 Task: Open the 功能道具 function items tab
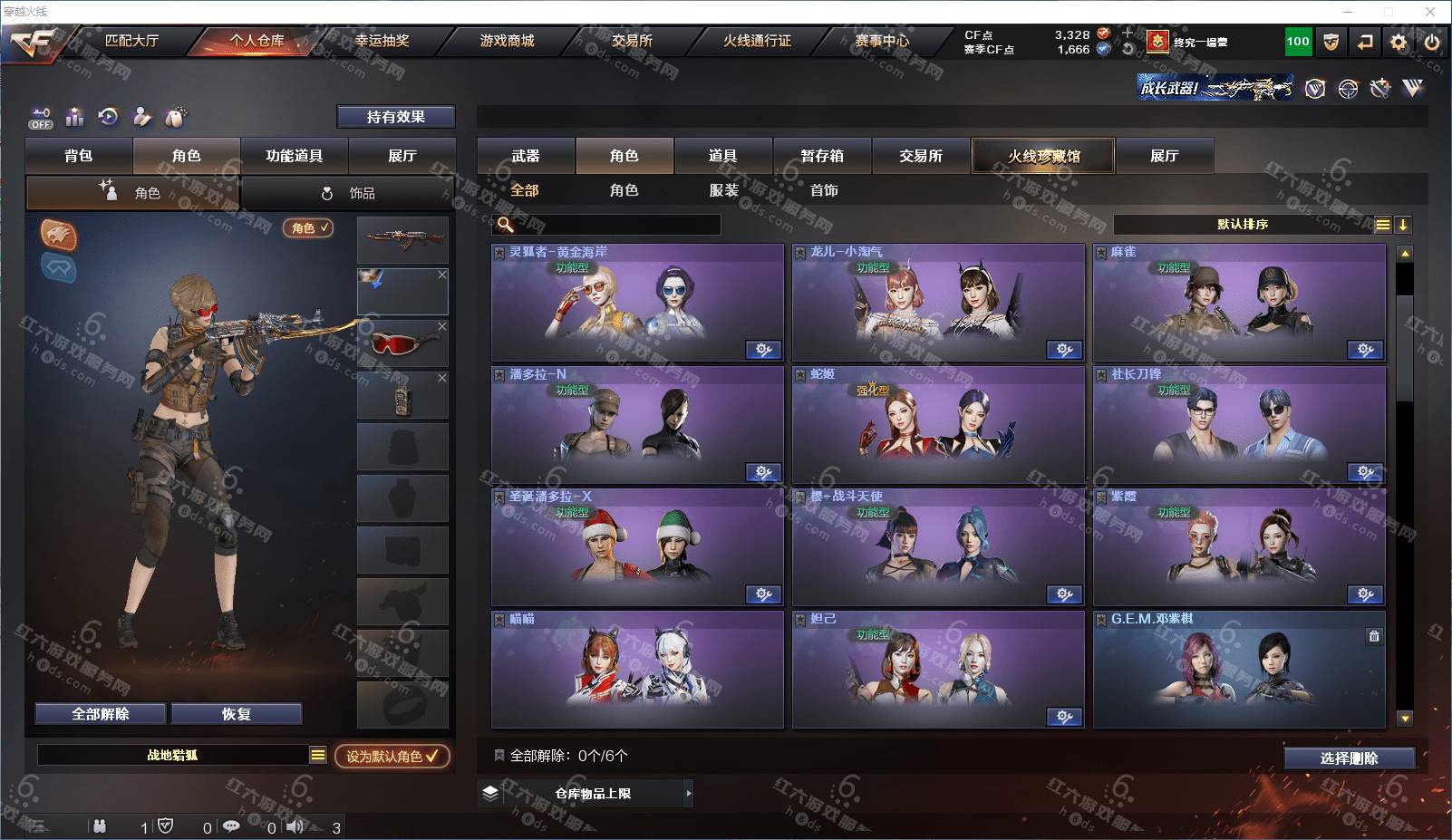point(294,156)
